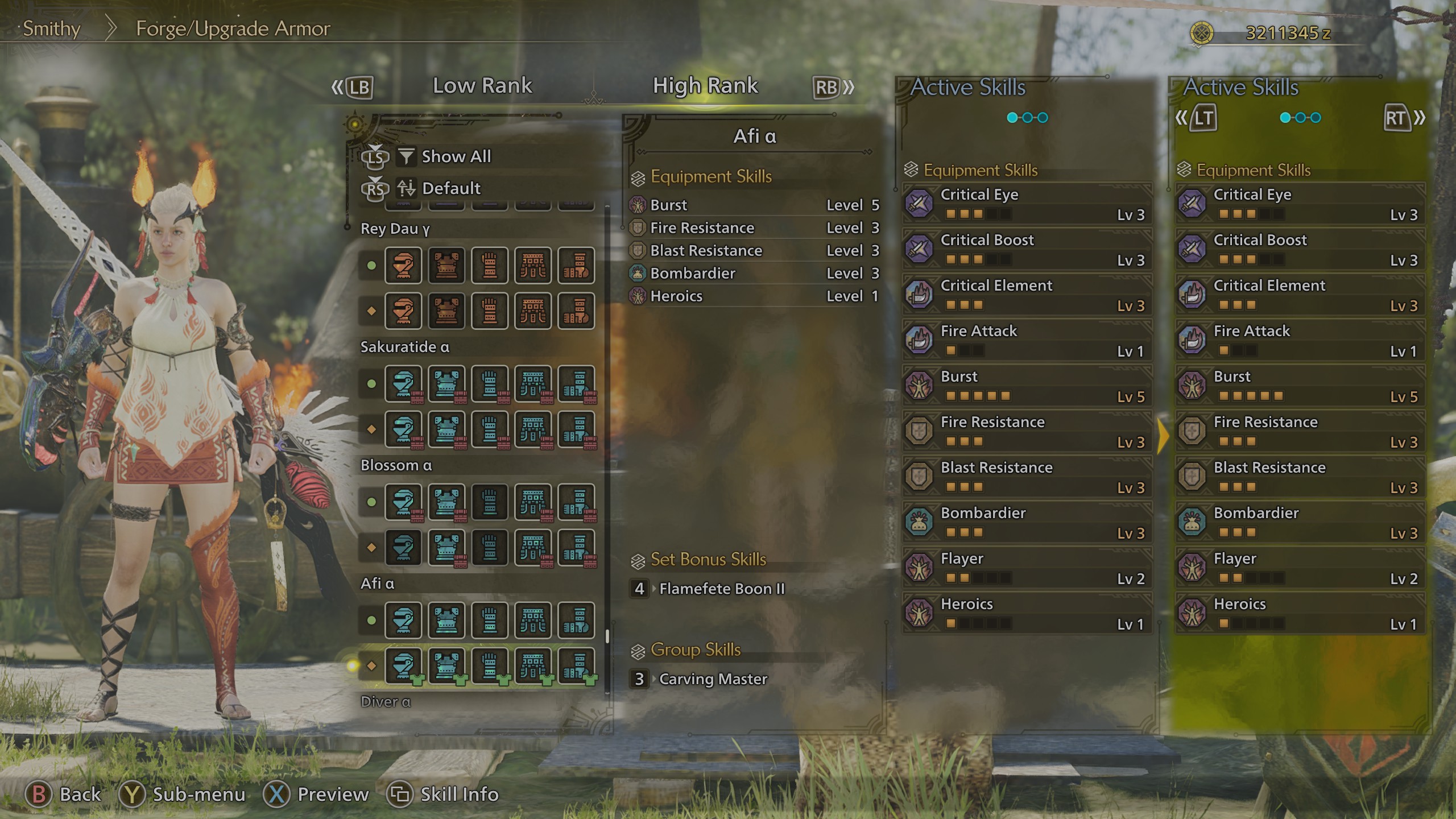Open the Show All filter options
This screenshot has height=819, width=1456.
click(x=455, y=156)
